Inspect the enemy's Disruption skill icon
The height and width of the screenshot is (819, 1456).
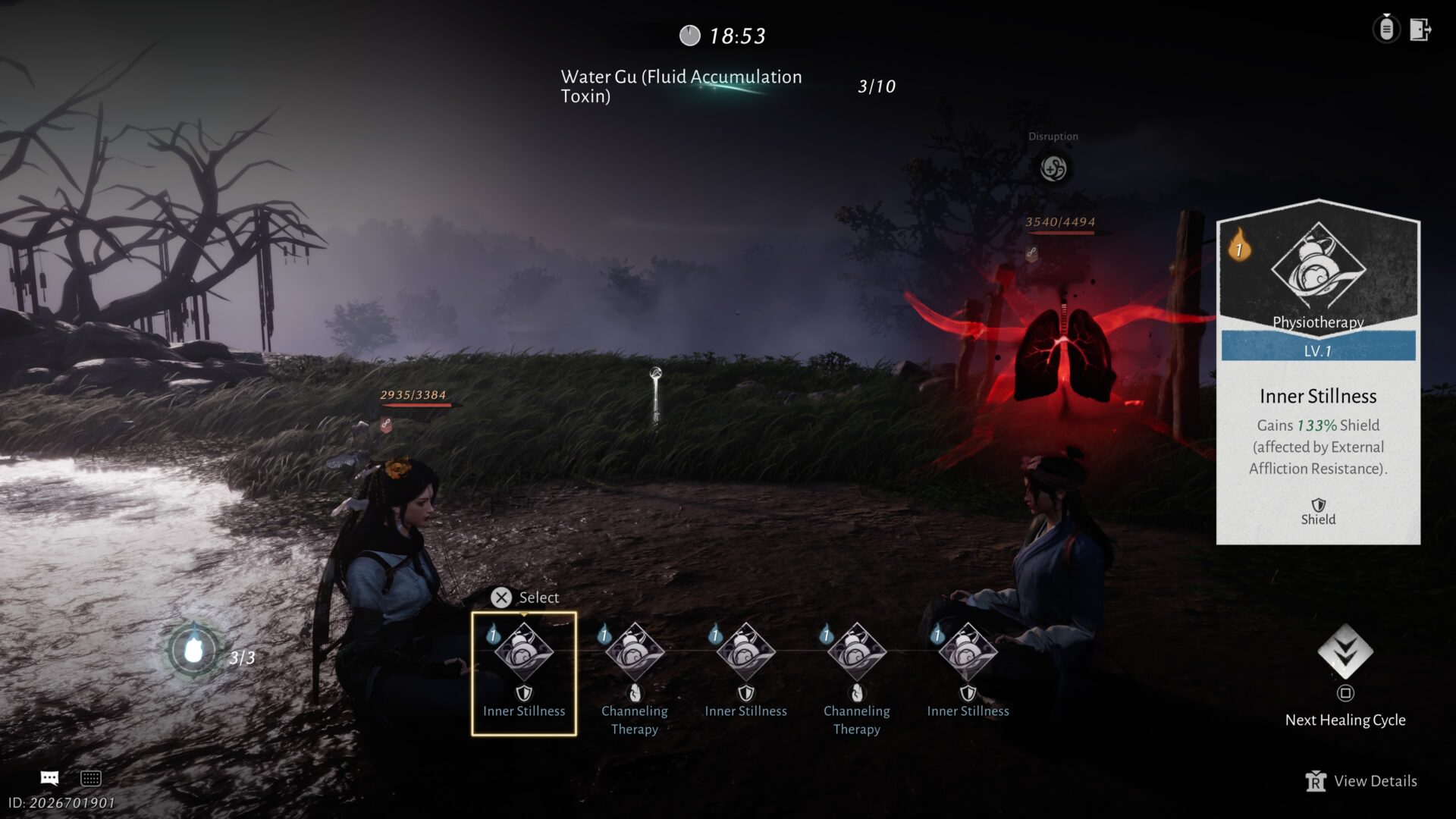point(1053,168)
